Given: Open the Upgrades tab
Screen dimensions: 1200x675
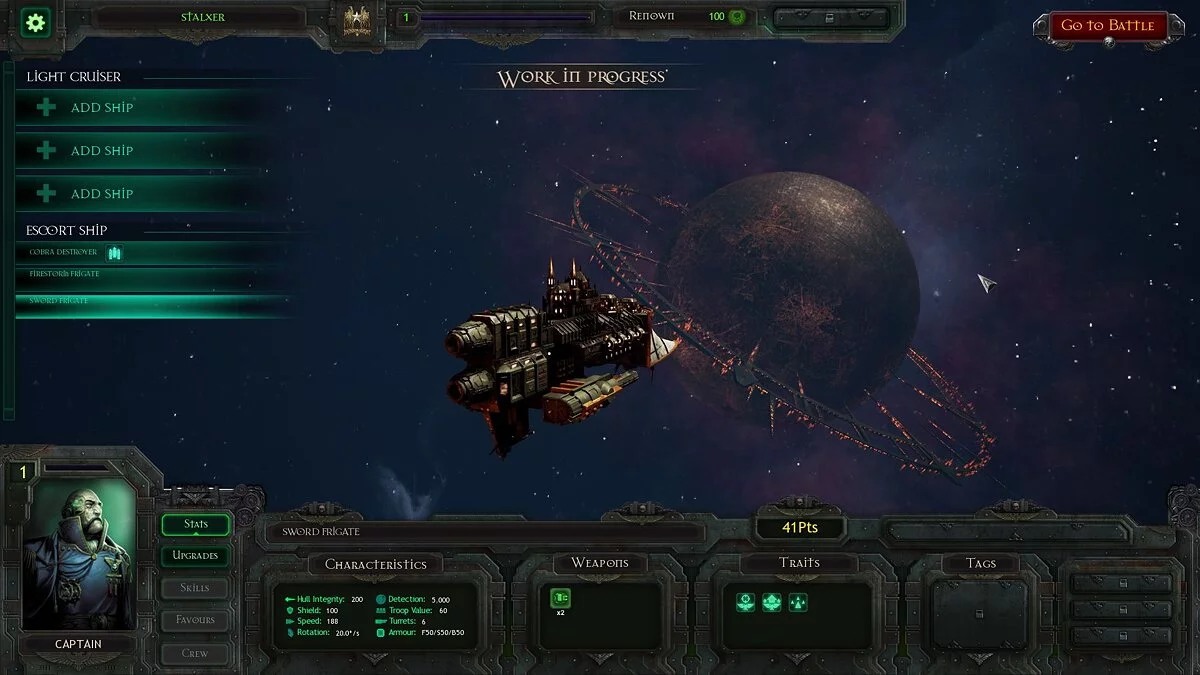Looking at the screenshot, I should click(195, 555).
